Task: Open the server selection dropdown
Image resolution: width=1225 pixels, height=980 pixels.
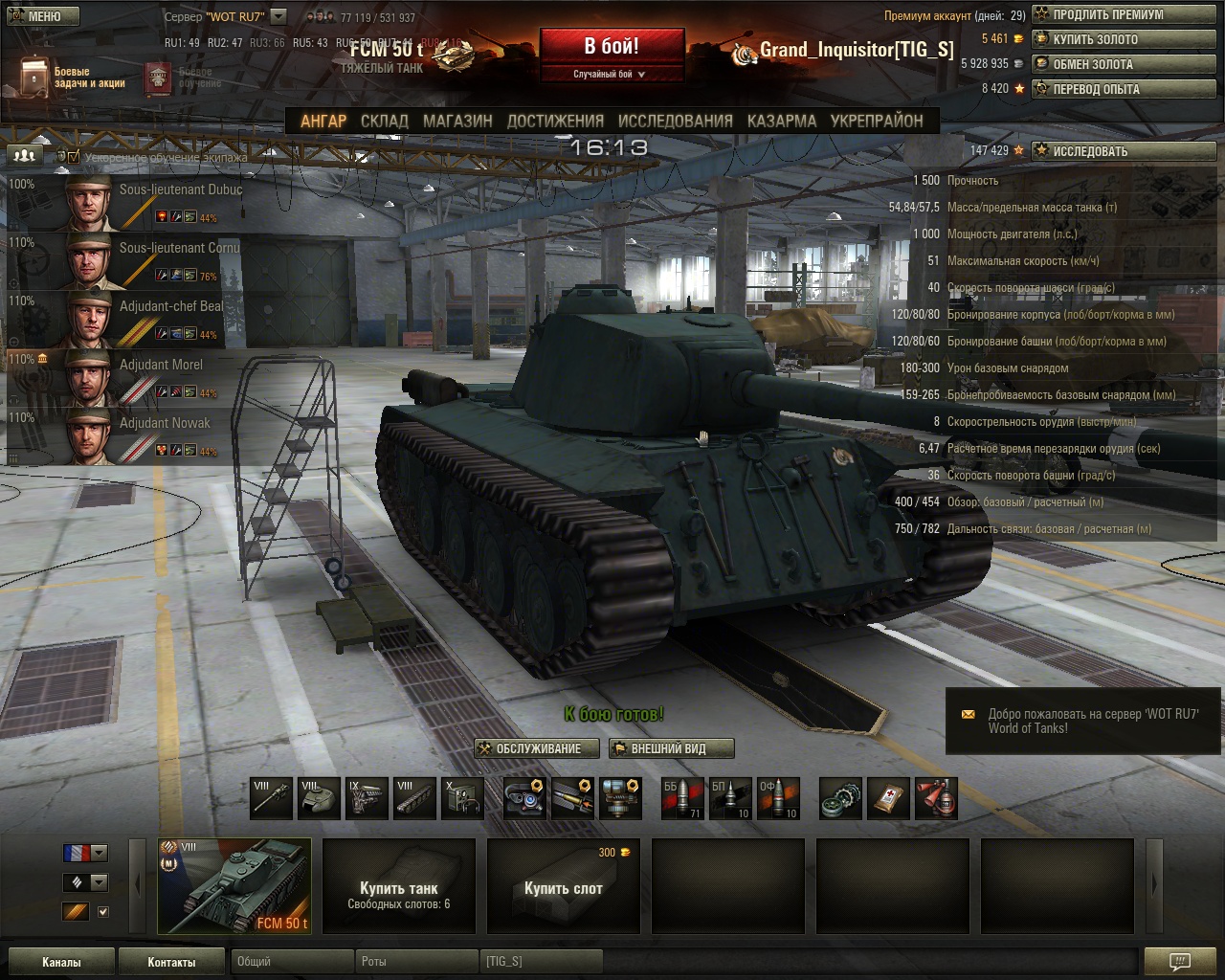Action: [x=278, y=16]
